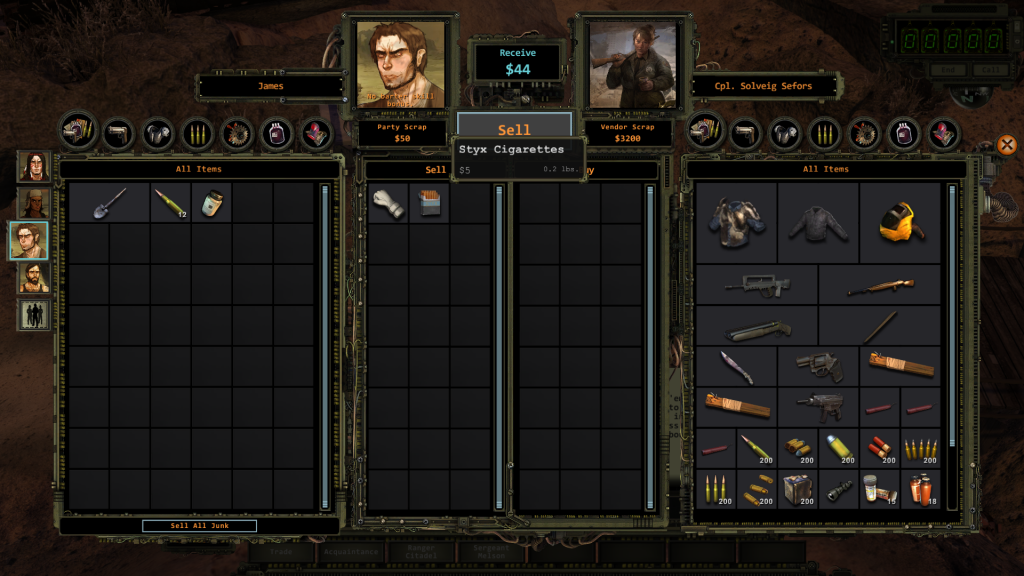Click the Sell All Junk button
Image resolution: width=1024 pixels, height=576 pixels.
pos(199,526)
